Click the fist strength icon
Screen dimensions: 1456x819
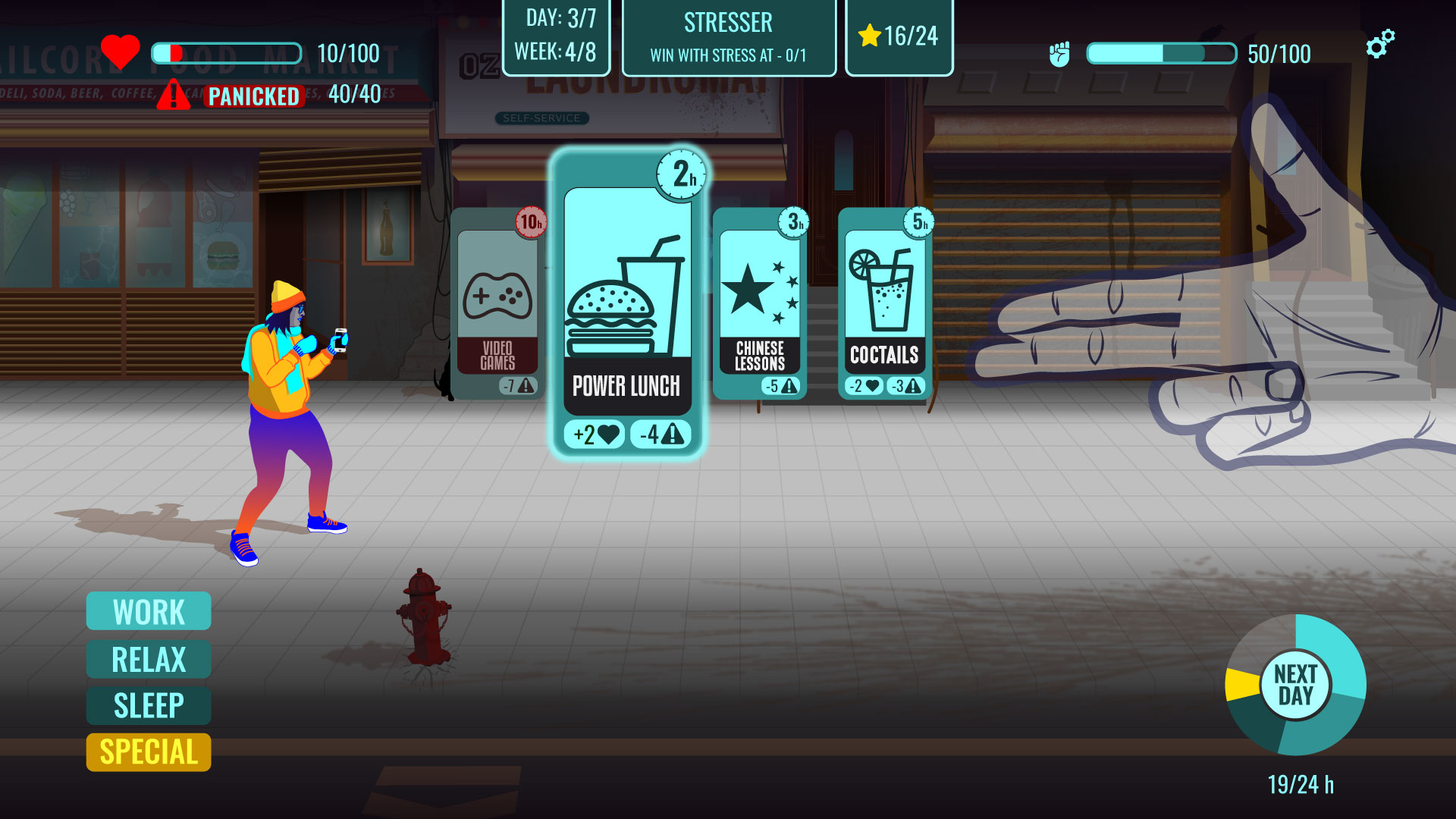[x=1062, y=53]
